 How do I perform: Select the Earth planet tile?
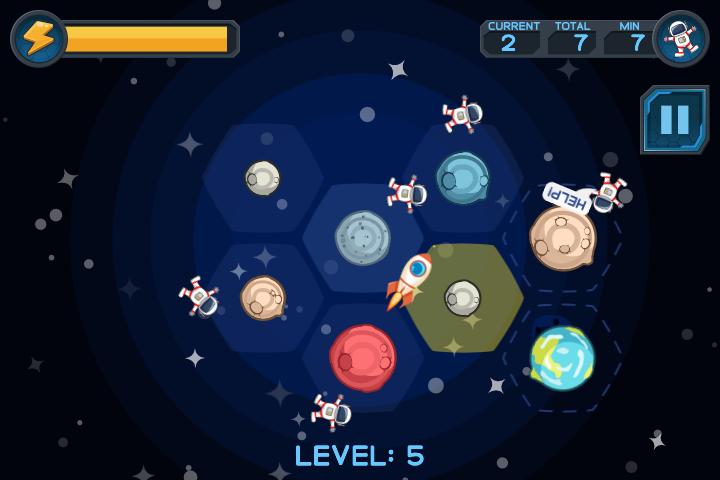pos(561,357)
